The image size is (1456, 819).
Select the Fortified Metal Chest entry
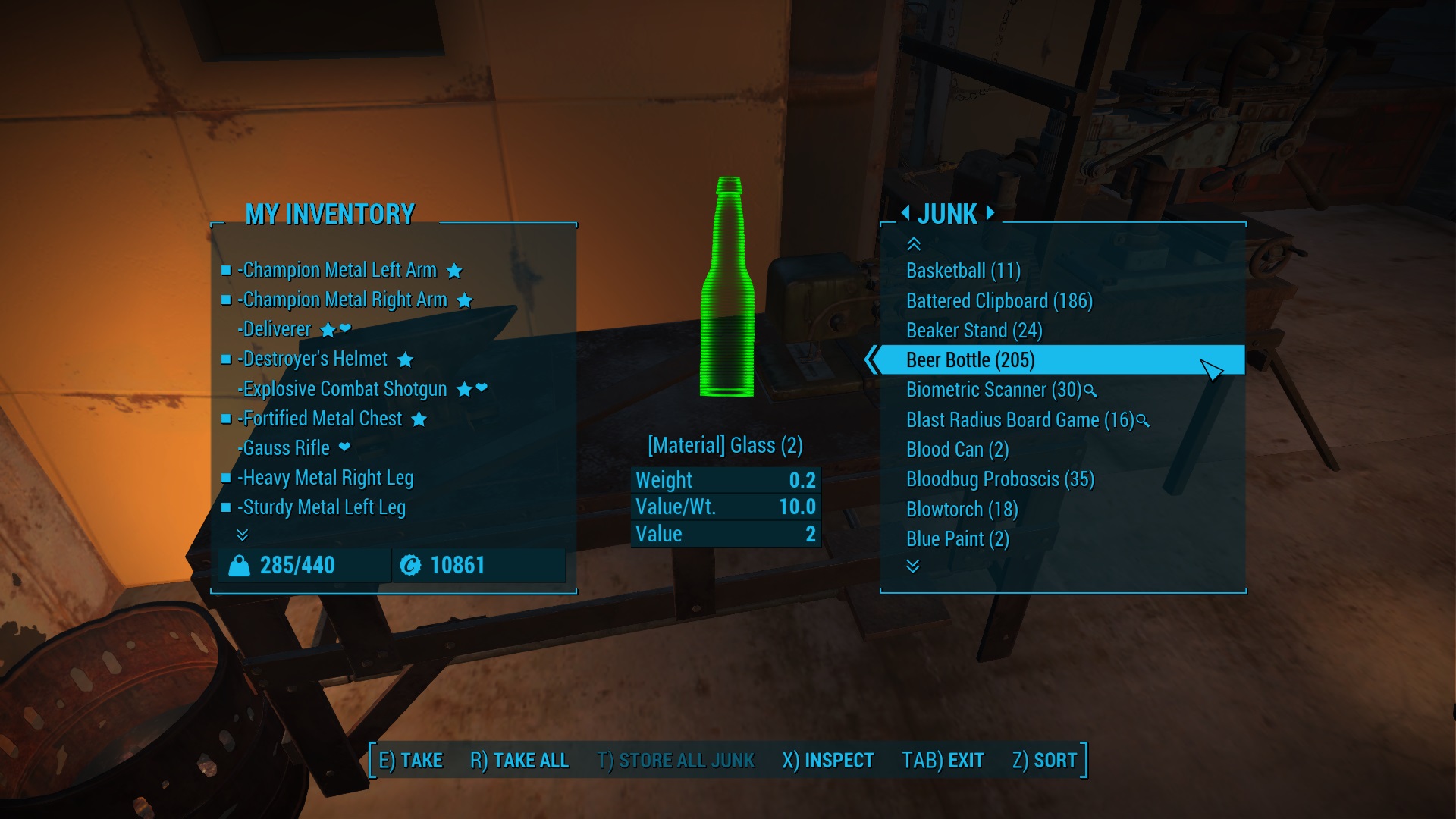[x=322, y=419]
